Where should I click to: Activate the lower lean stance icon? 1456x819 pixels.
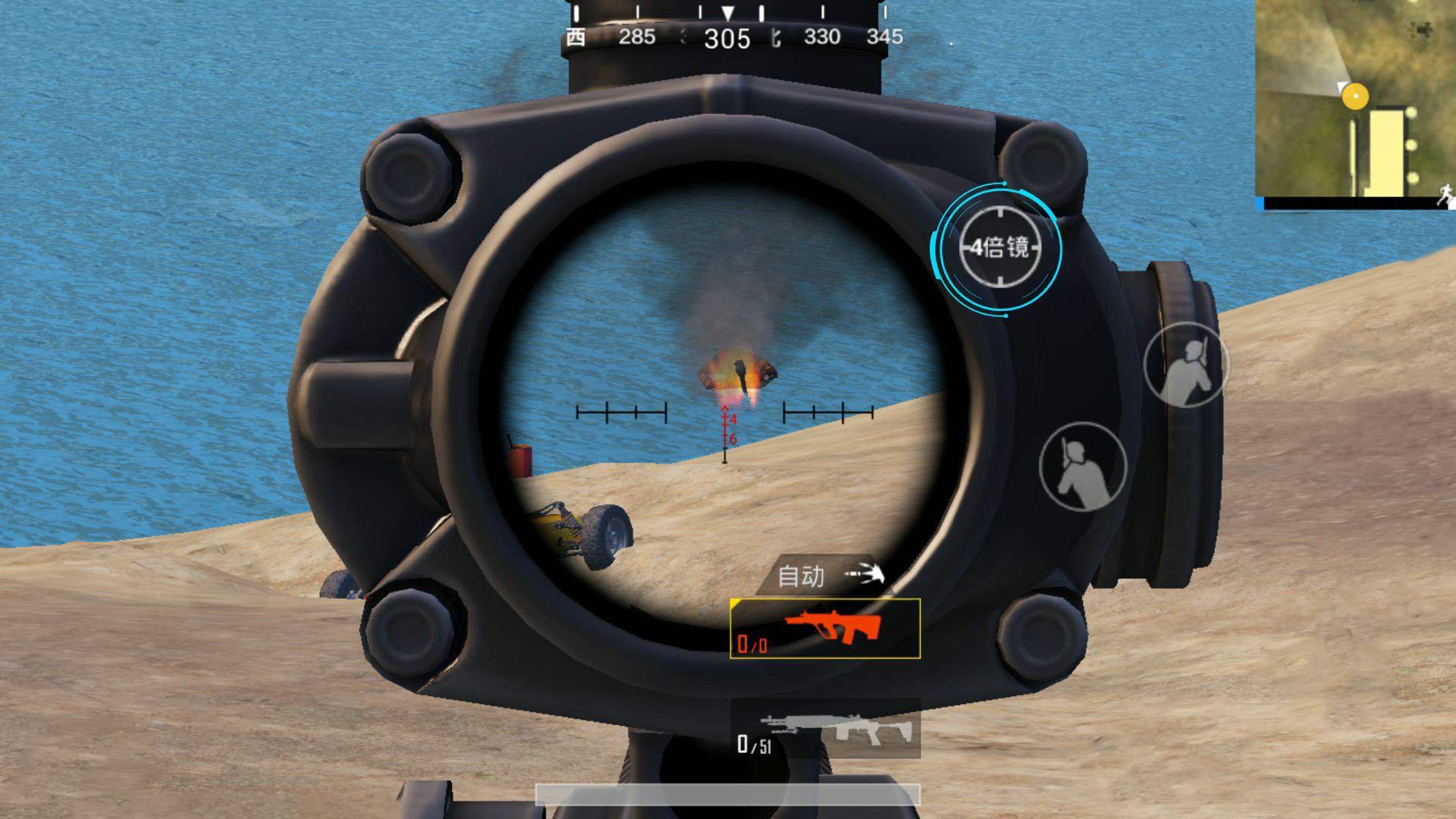pyautogui.click(x=1083, y=464)
